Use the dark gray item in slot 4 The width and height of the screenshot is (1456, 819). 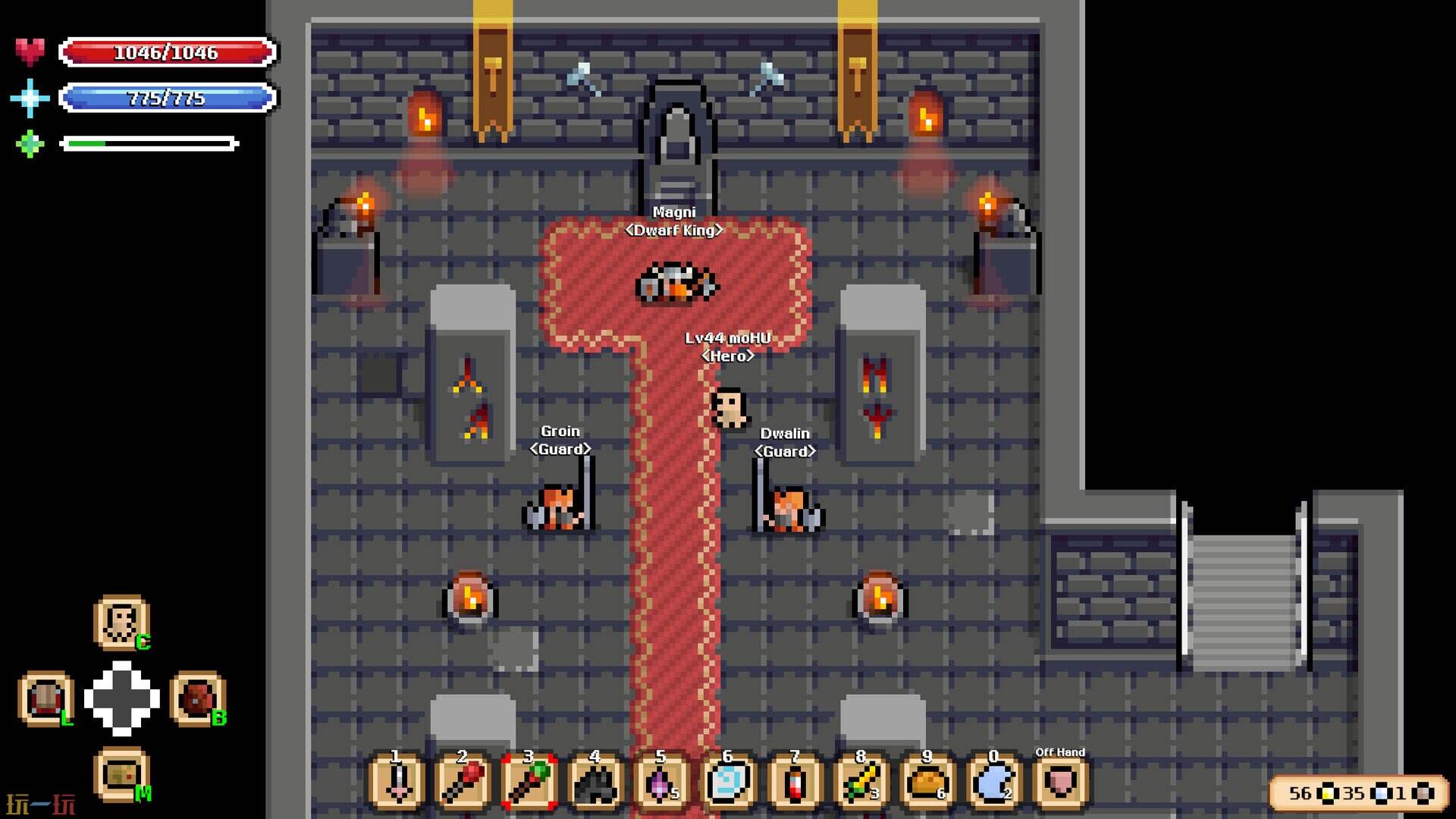[x=595, y=782]
